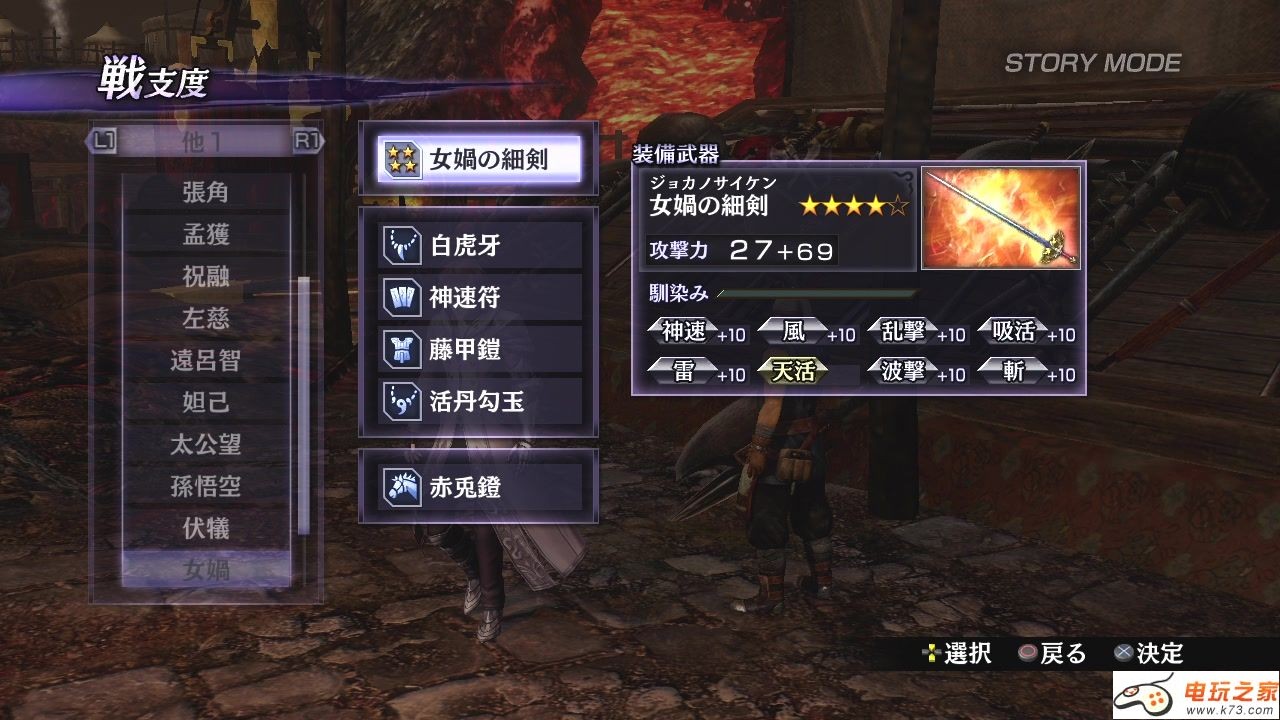Switch to the 他1 character group tab
Viewport: 1280px width, 720px height.
click(x=204, y=141)
